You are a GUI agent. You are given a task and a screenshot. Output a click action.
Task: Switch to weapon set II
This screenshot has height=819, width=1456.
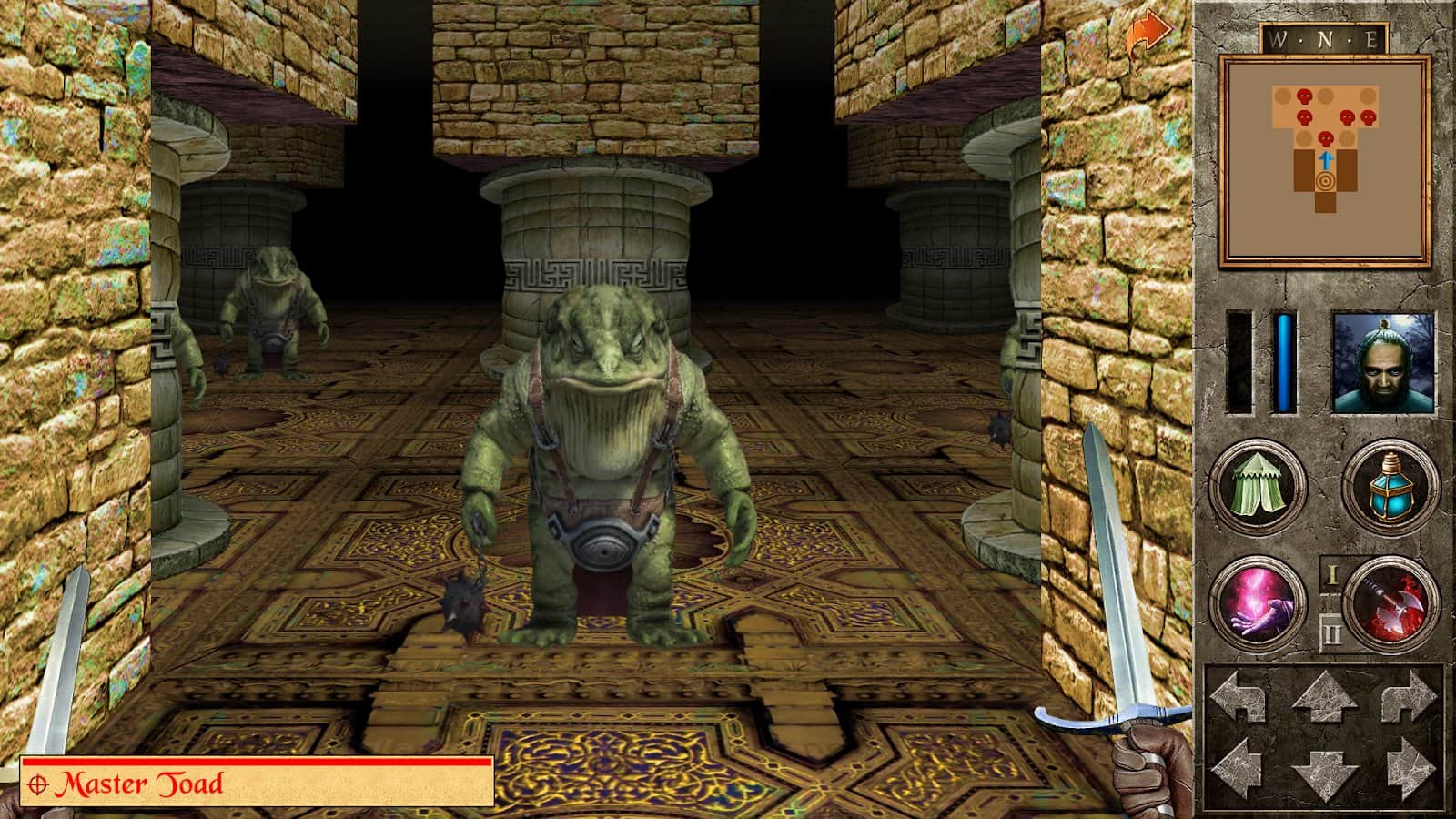click(1330, 631)
